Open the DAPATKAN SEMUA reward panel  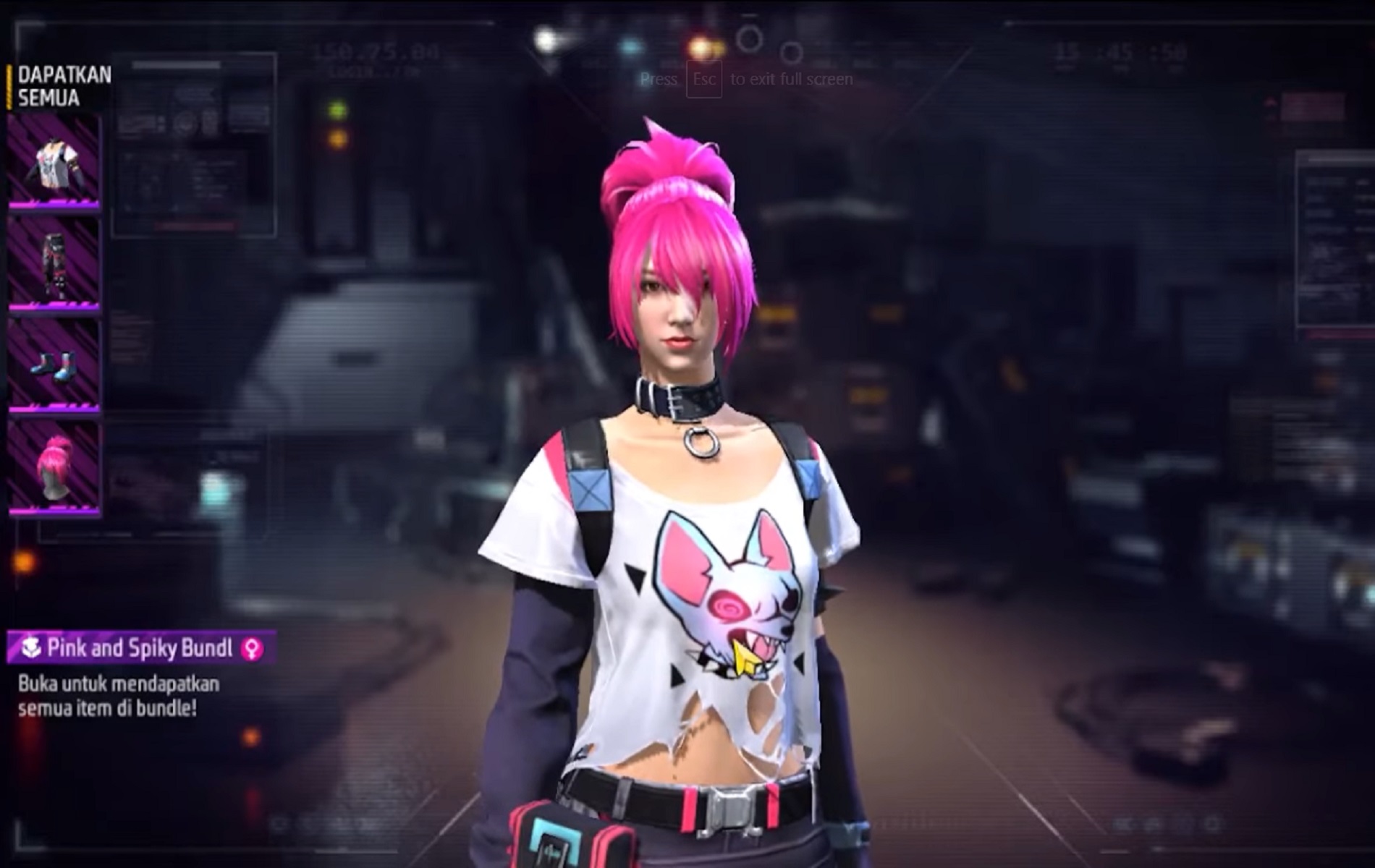click(62, 87)
